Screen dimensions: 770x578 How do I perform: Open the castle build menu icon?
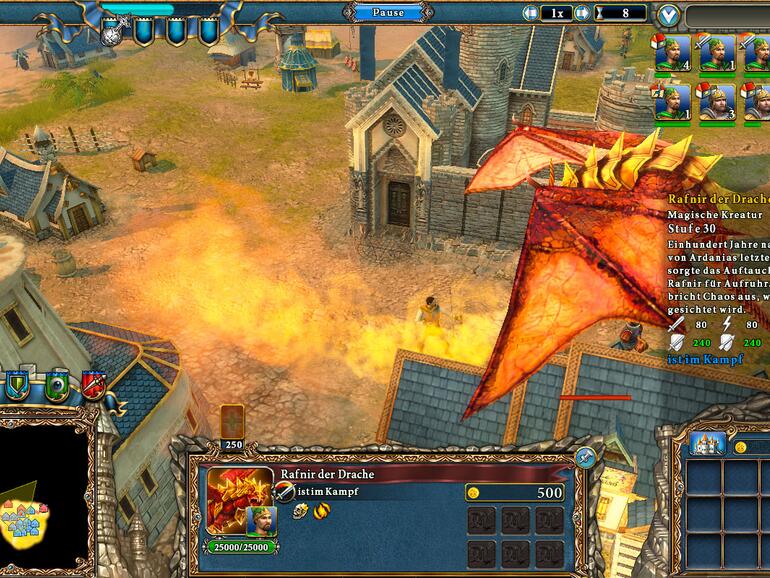tap(707, 445)
